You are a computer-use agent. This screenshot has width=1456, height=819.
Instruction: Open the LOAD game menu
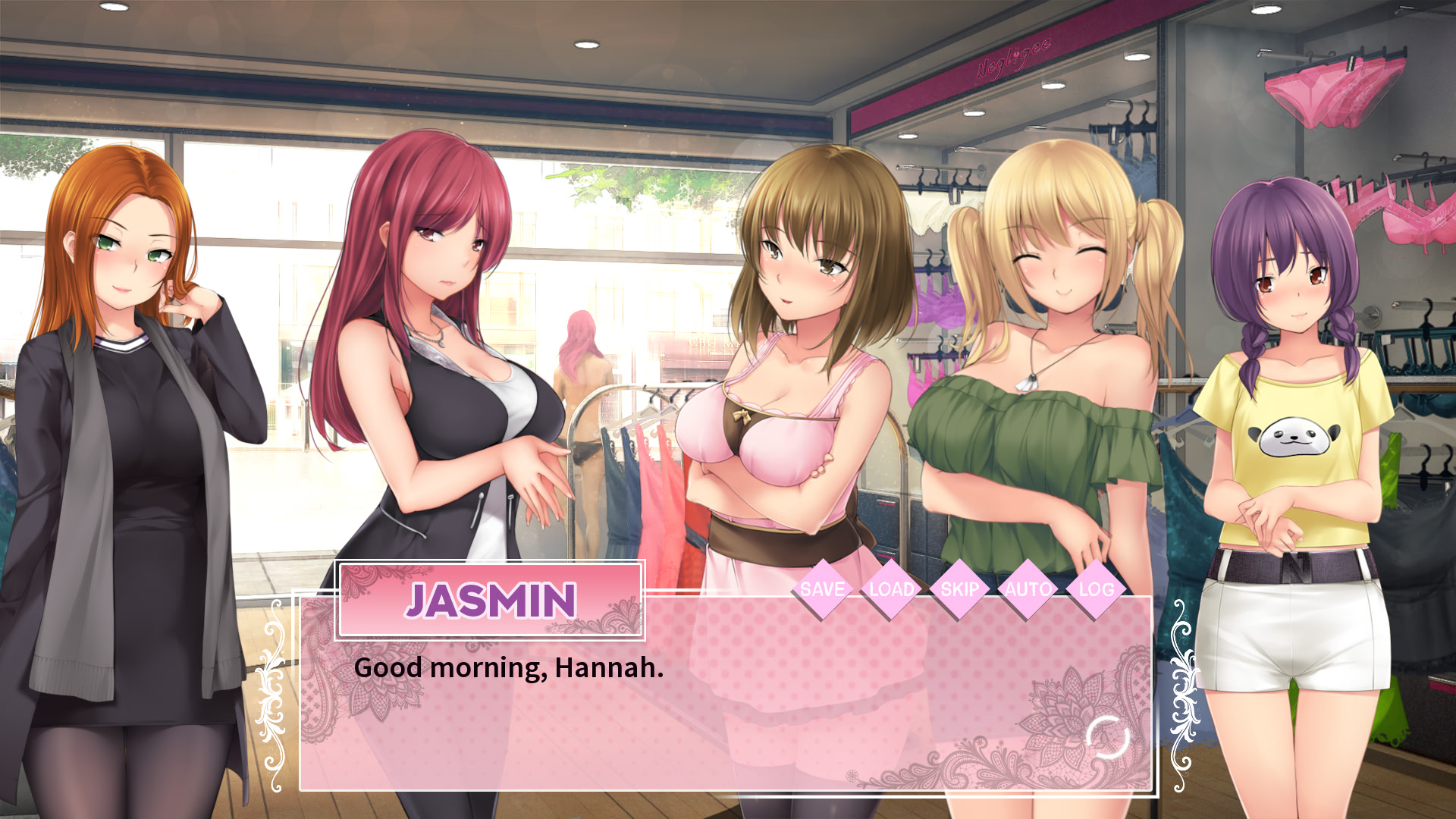pyautogui.click(x=891, y=589)
